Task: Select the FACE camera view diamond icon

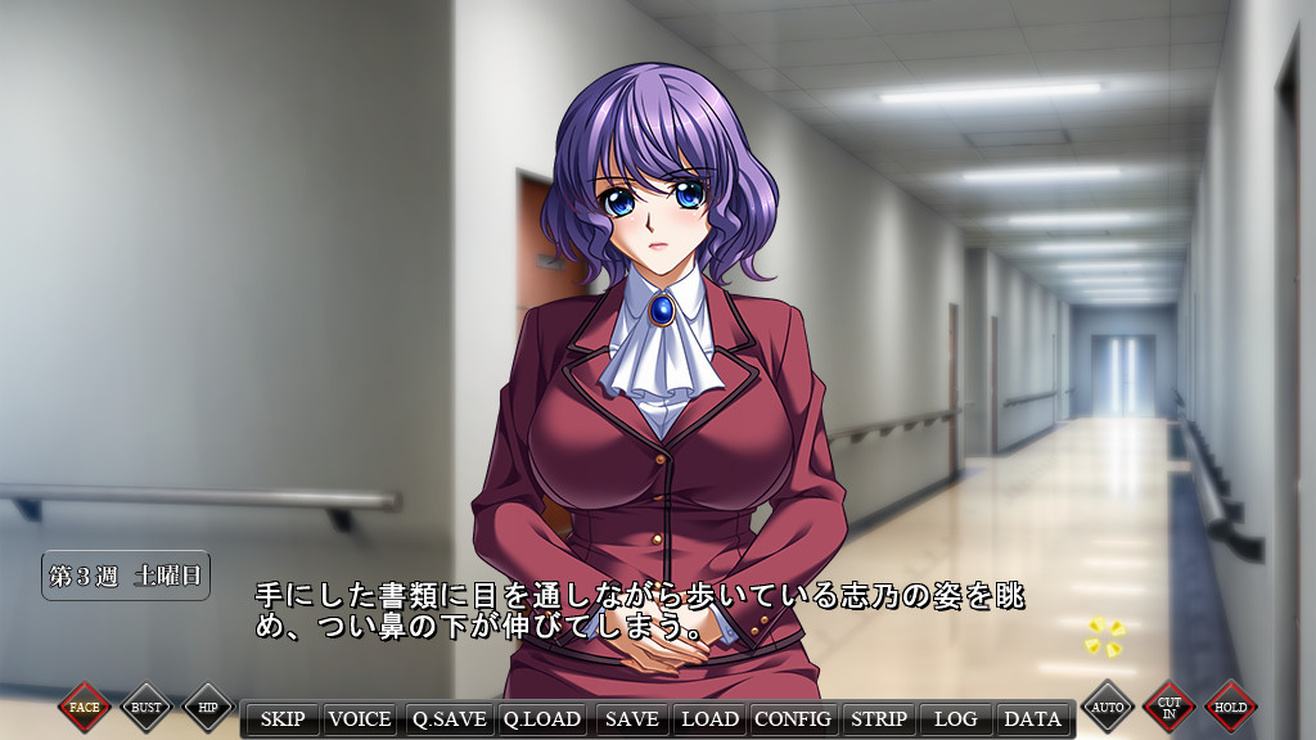Action: pos(83,706)
